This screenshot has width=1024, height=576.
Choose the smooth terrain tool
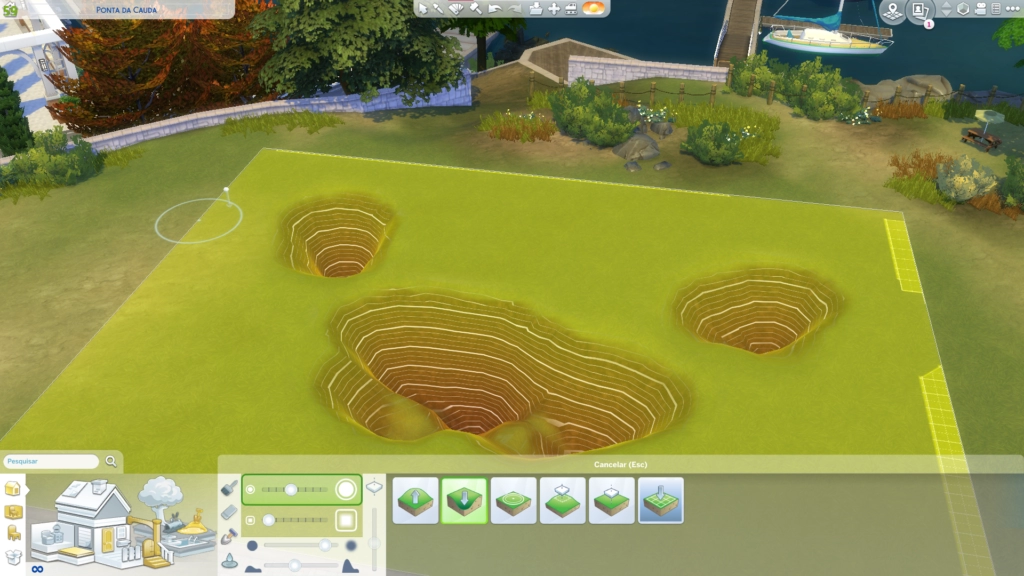tap(513, 500)
